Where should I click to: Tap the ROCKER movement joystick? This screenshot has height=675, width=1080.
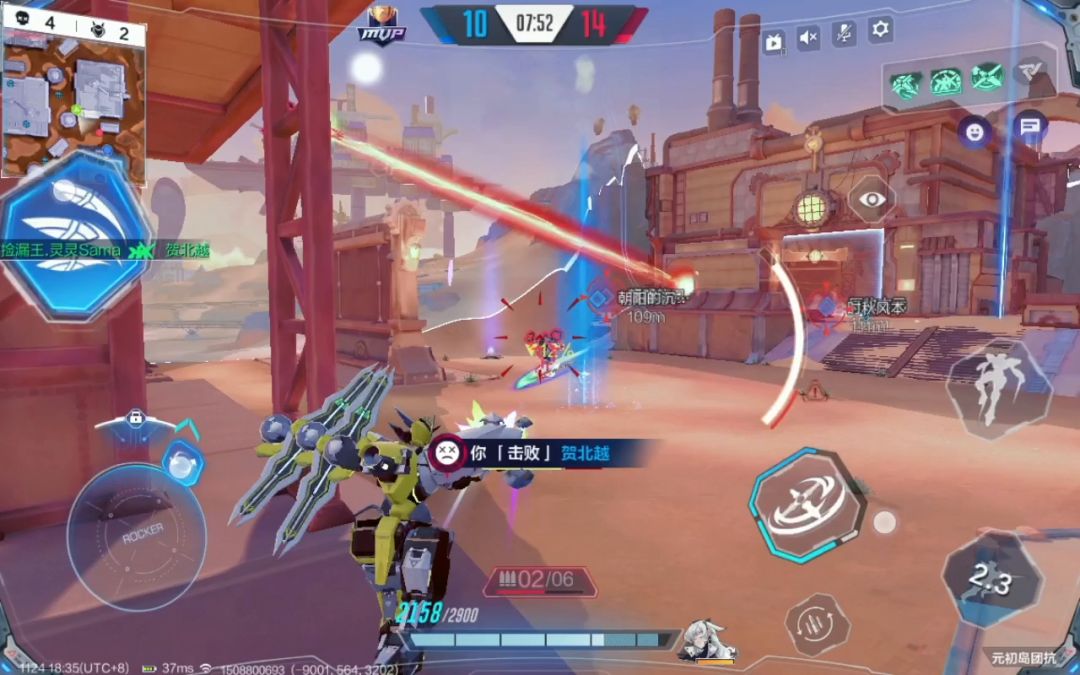coord(137,536)
